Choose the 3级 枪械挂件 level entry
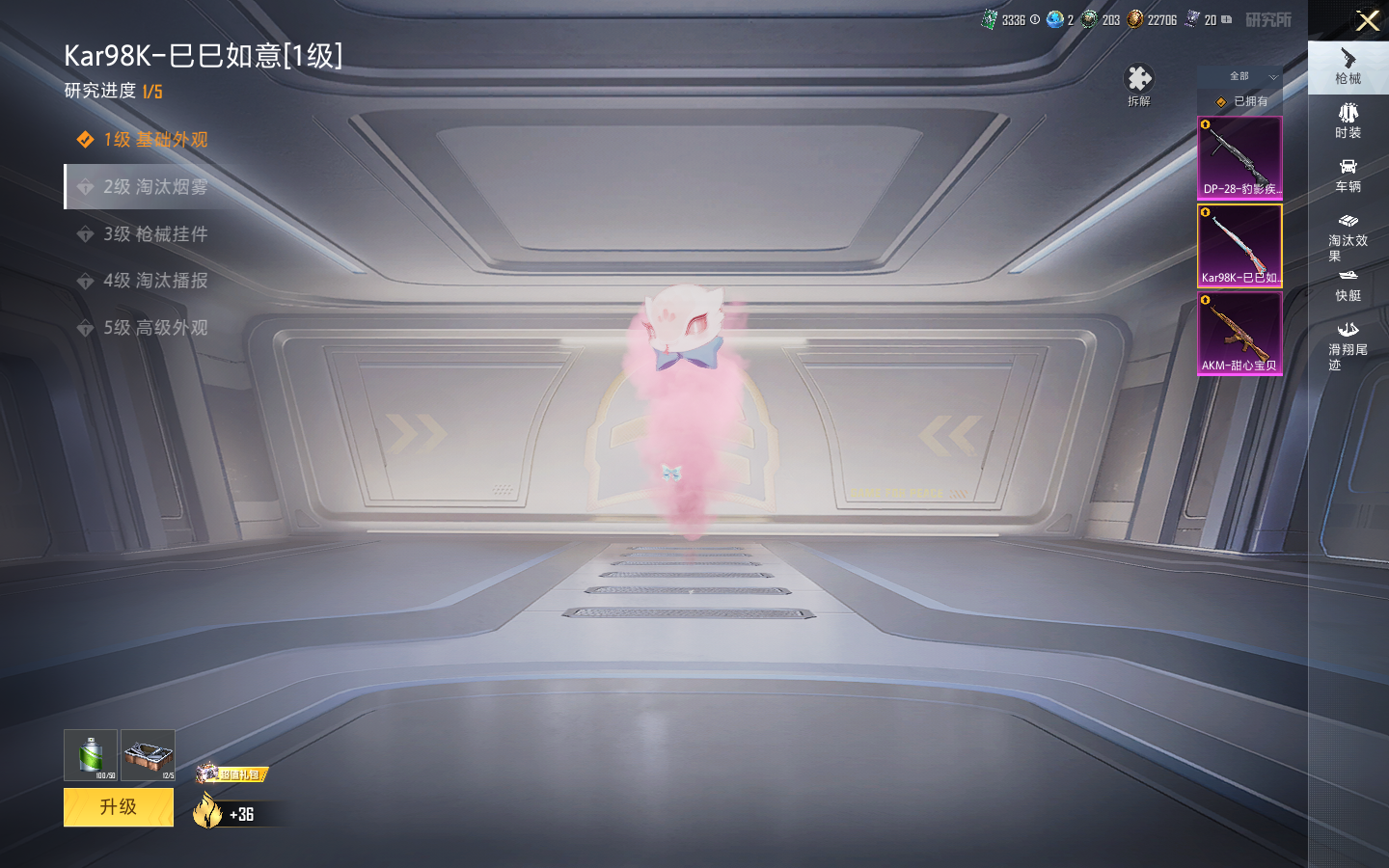1389x868 pixels. click(154, 234)
